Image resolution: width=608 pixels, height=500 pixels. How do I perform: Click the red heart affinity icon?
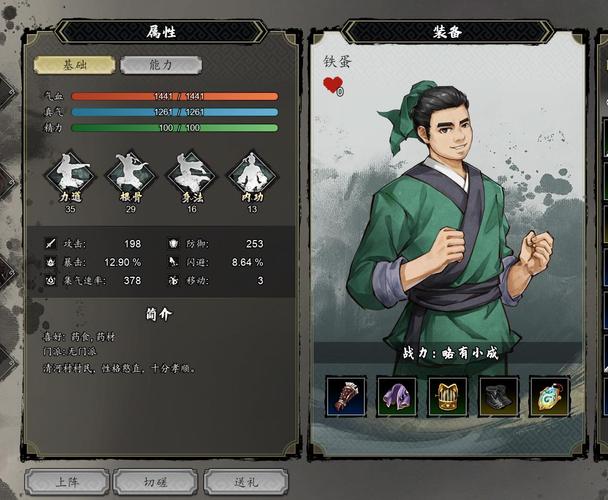click(x=332, y=85)
